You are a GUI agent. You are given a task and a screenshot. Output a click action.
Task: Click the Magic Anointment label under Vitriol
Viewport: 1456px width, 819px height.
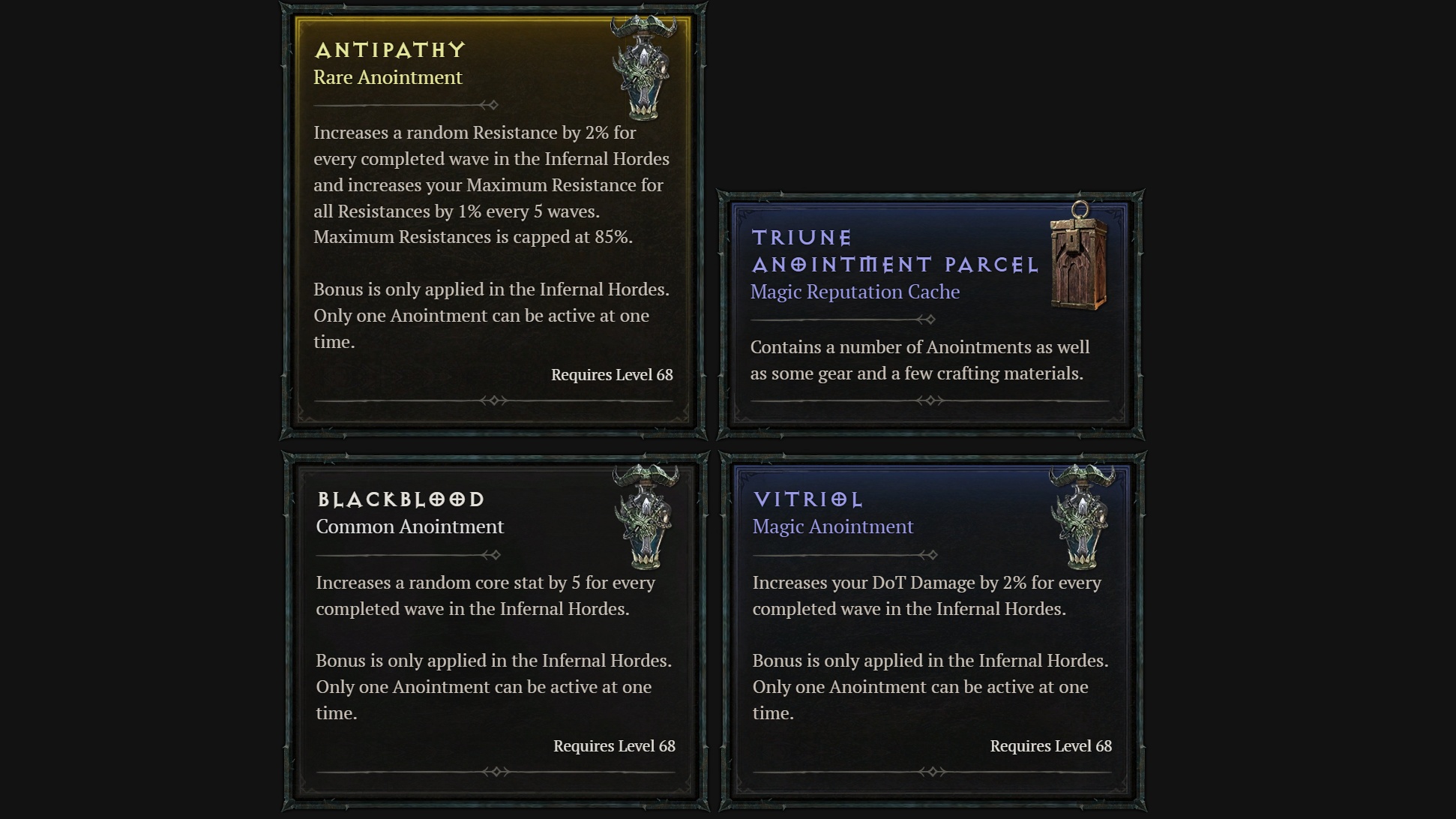832,526
